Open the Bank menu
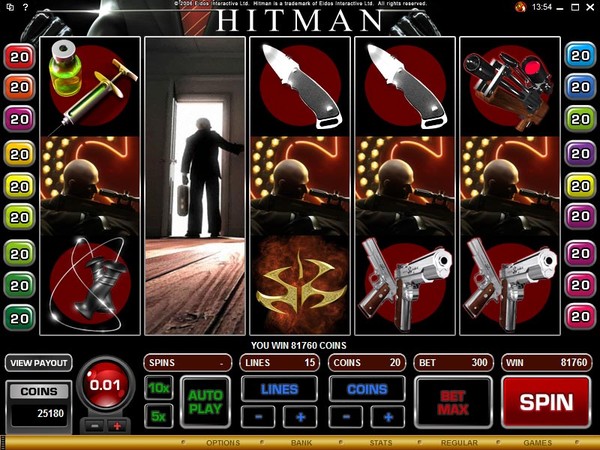The width and height of the screenshot is (600, 450). [x=302, y=442]
